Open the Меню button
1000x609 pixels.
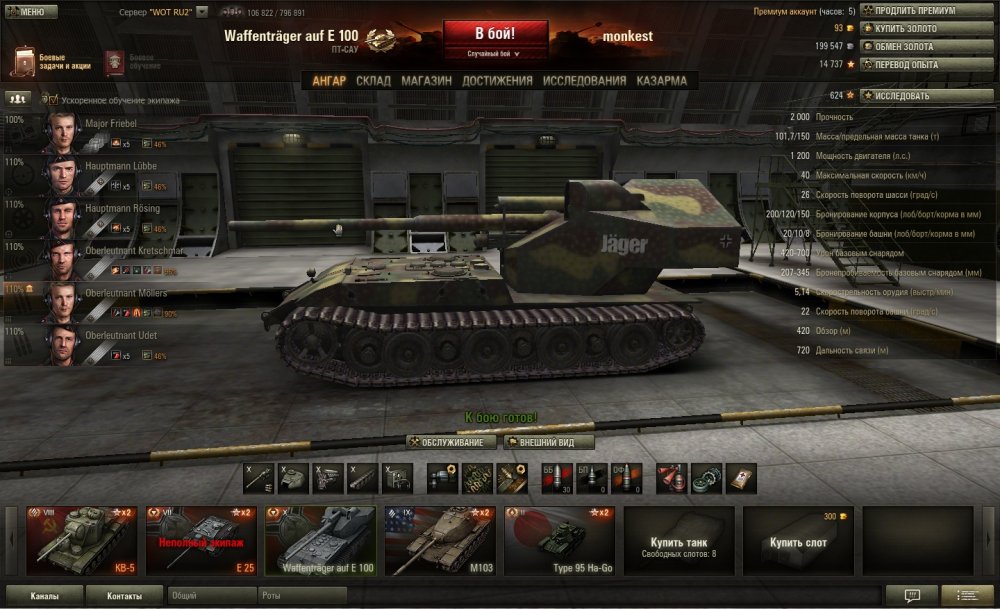tap(27, 12)
